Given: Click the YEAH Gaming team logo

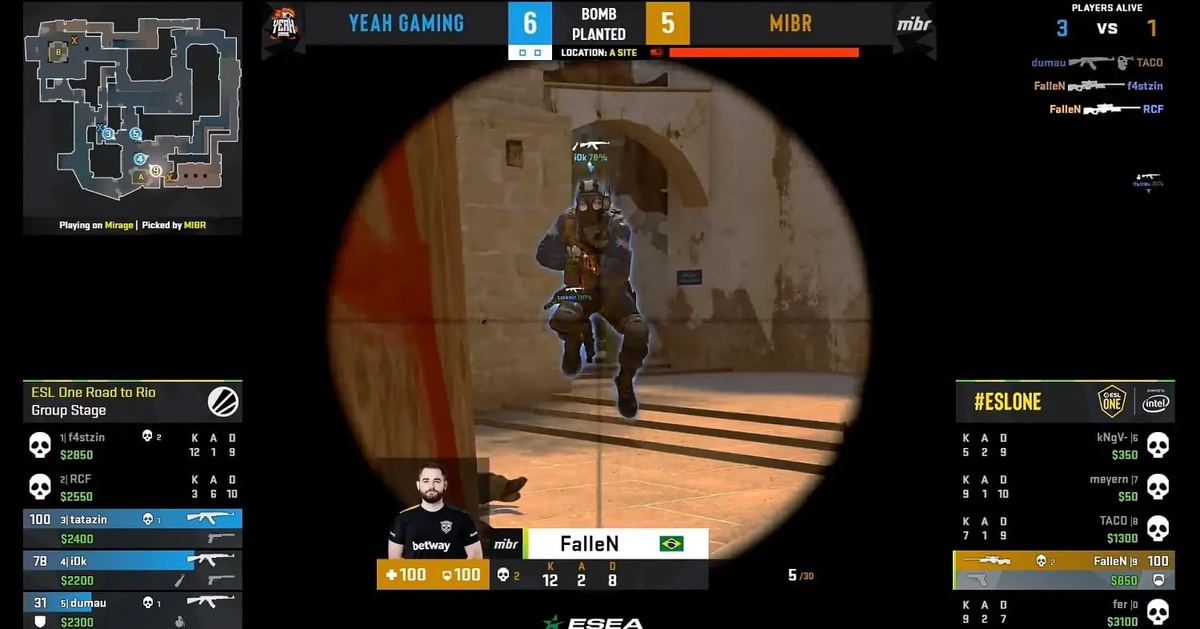Looking at the screenshot, I should [282, 24].
